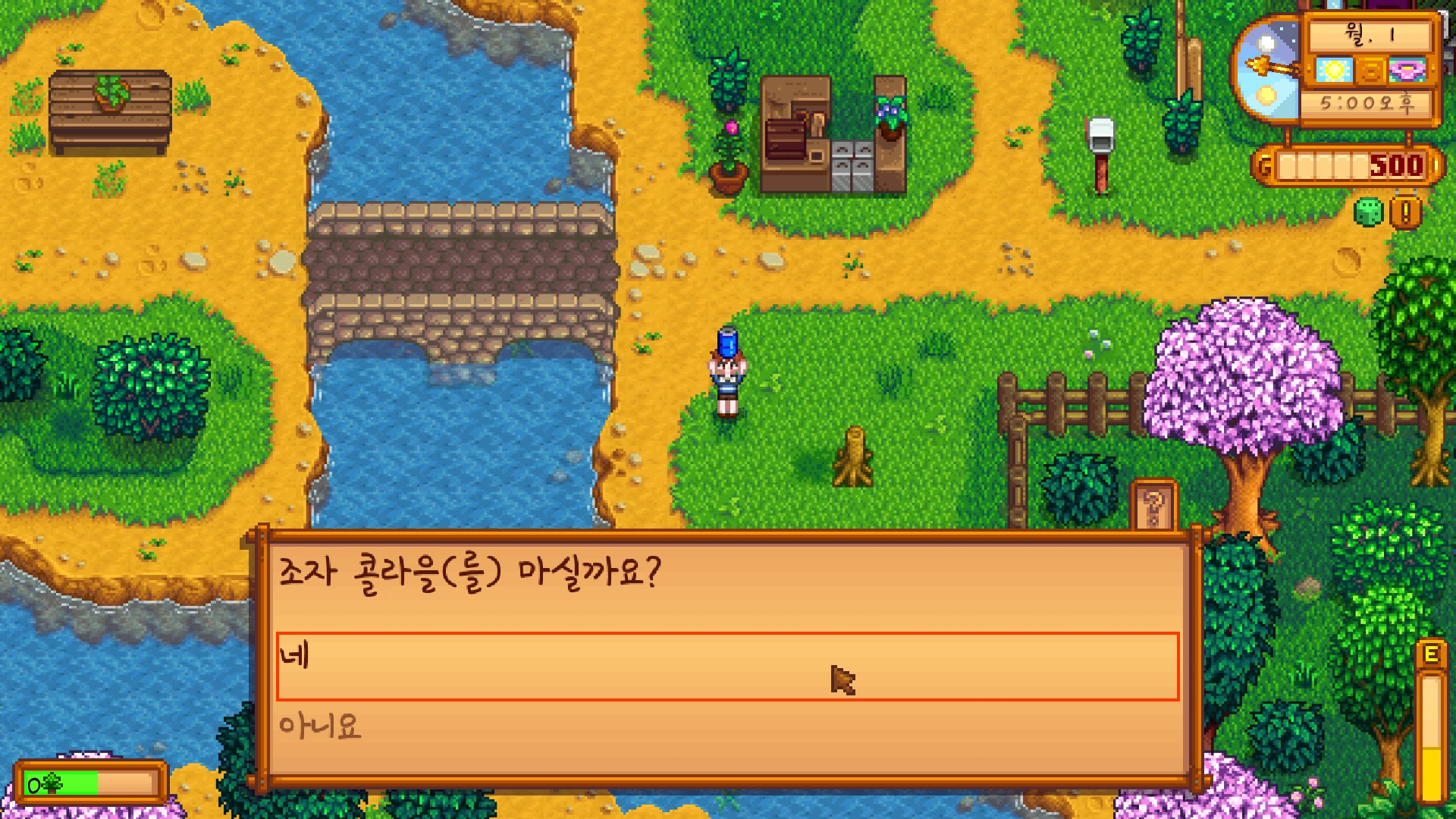Decline by selecting 아니요

(726, 727)
